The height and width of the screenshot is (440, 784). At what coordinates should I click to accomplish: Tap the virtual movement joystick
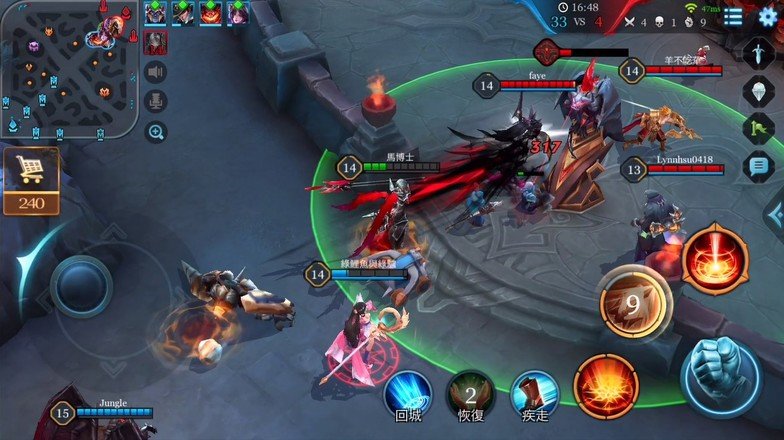[x=81, y=287]
